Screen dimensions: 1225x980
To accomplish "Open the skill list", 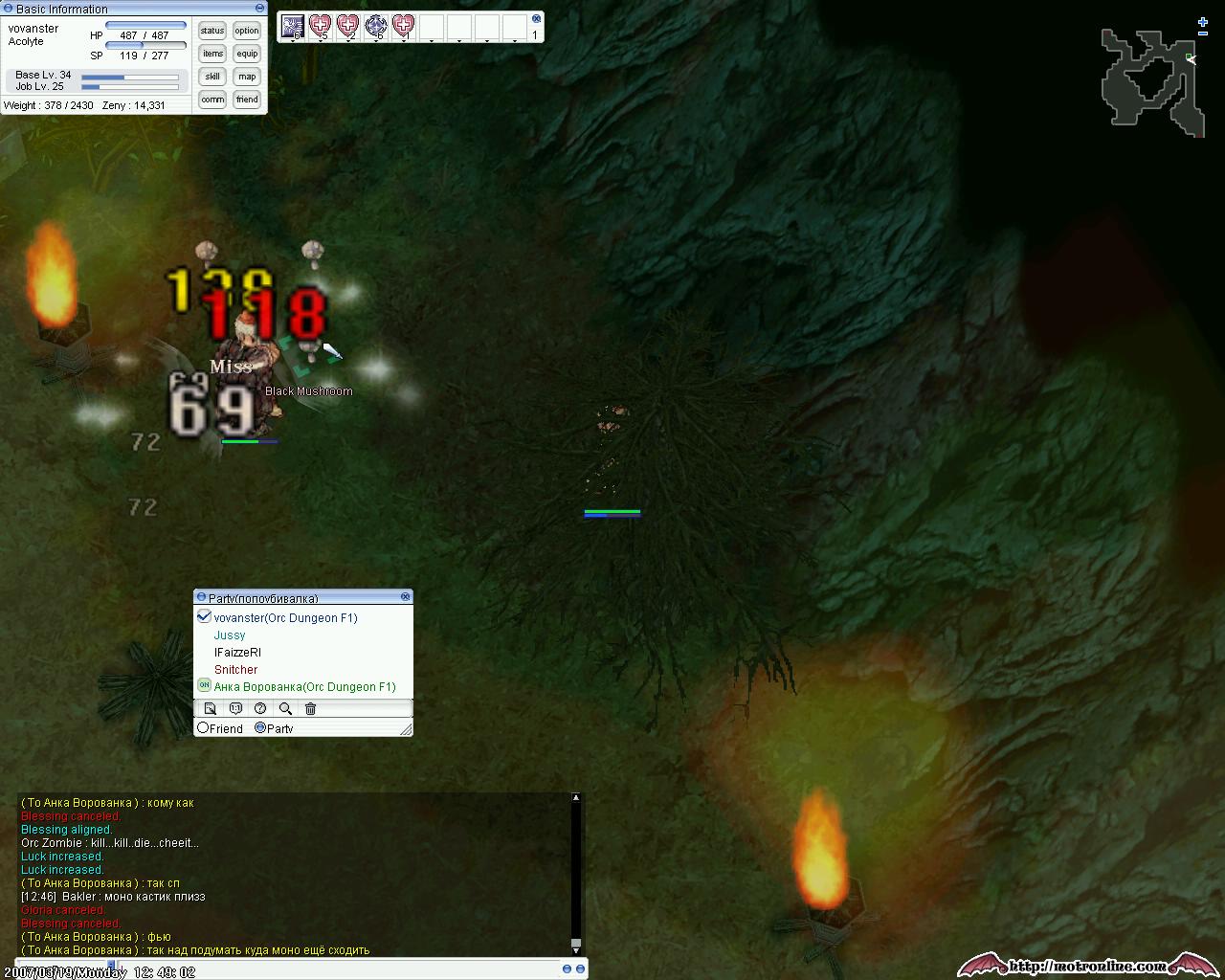I will [212, 77].
